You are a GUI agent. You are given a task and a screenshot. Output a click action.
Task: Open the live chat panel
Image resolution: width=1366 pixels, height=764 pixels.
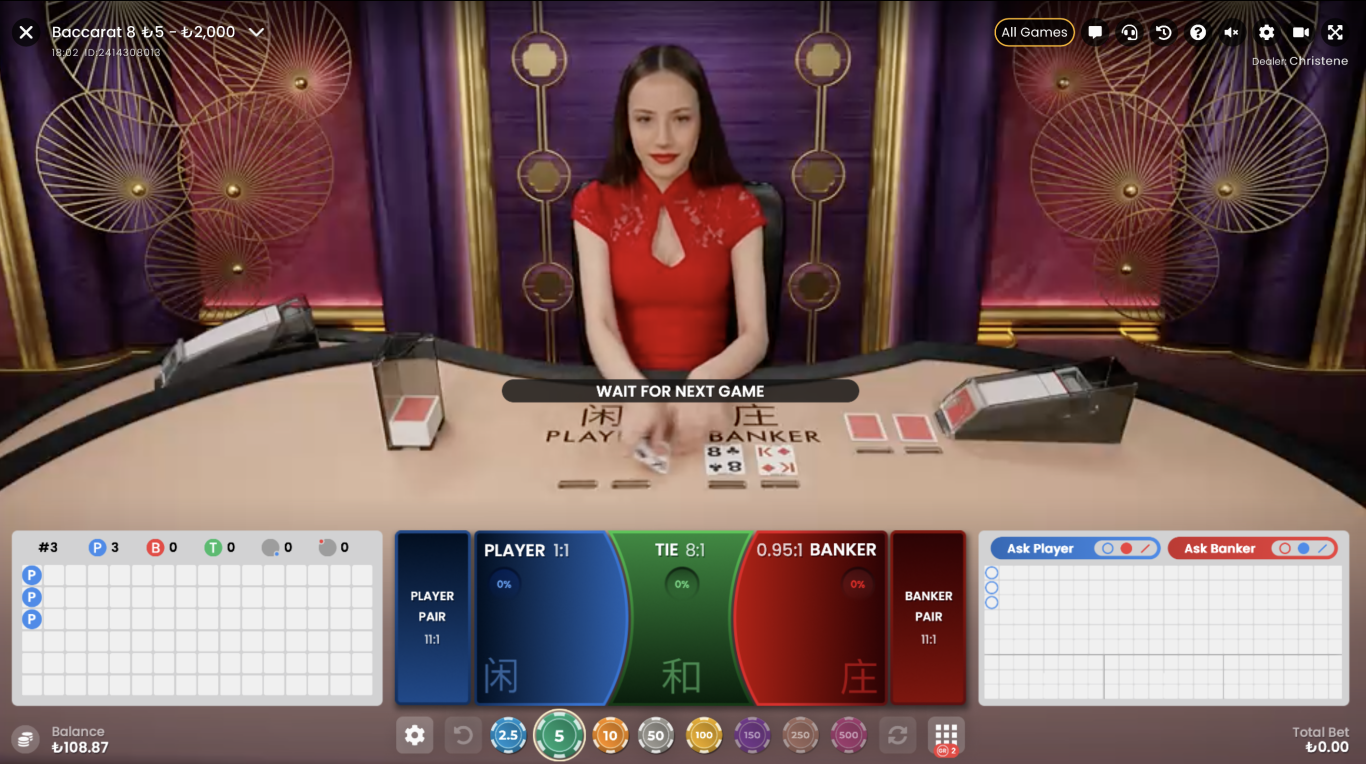[x=1095, y=32]
